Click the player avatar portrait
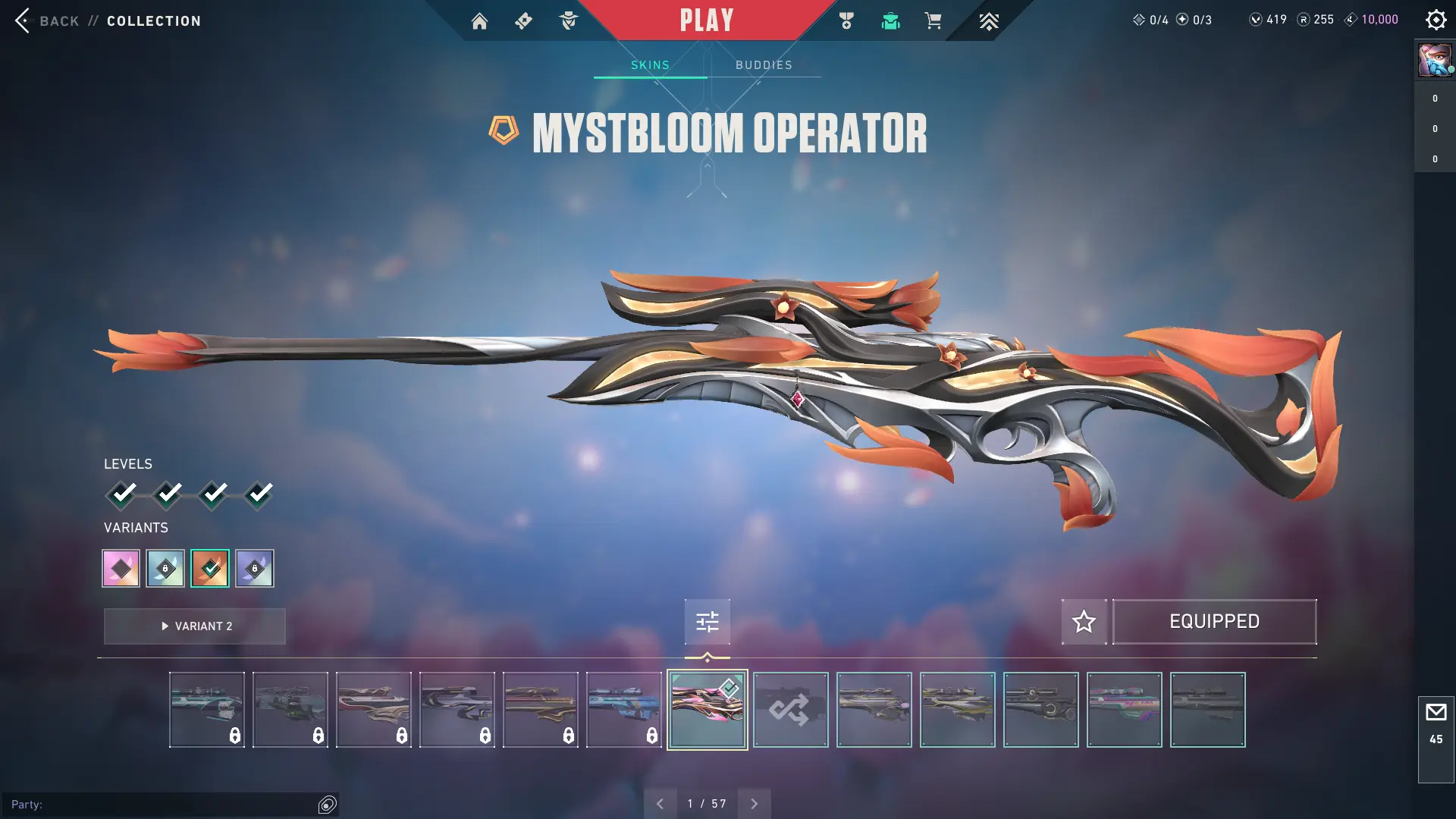1456x819 pixels. coord(1435,60)
